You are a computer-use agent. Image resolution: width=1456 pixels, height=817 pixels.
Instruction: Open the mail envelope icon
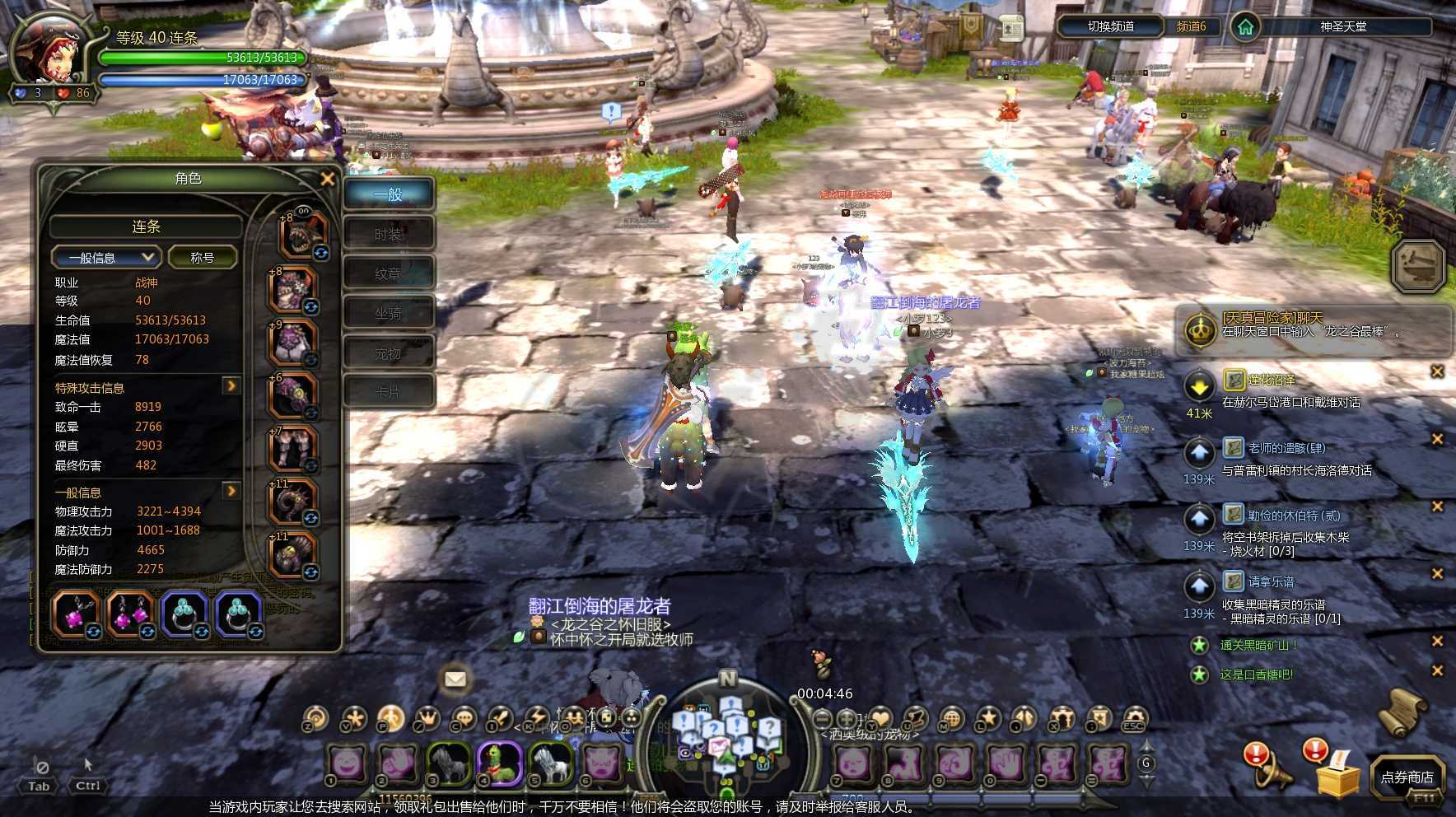coord(455,679)
